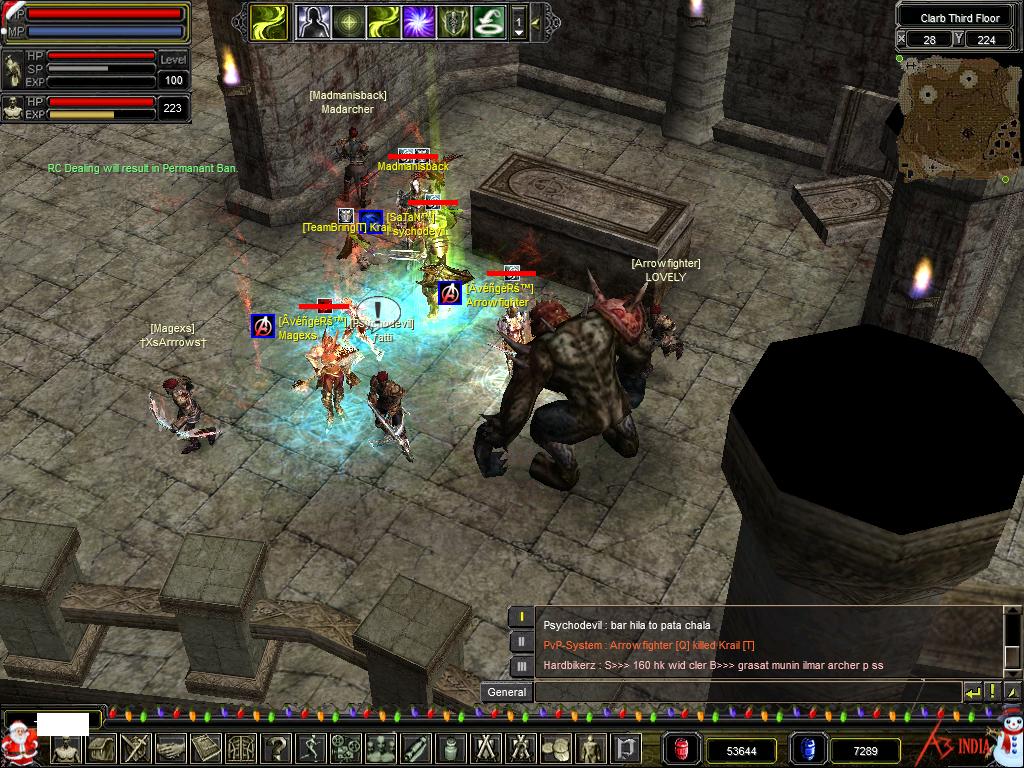Send the chat message with enter button
The width and height of the screenshot is (1024, 768).
[973, 692]
